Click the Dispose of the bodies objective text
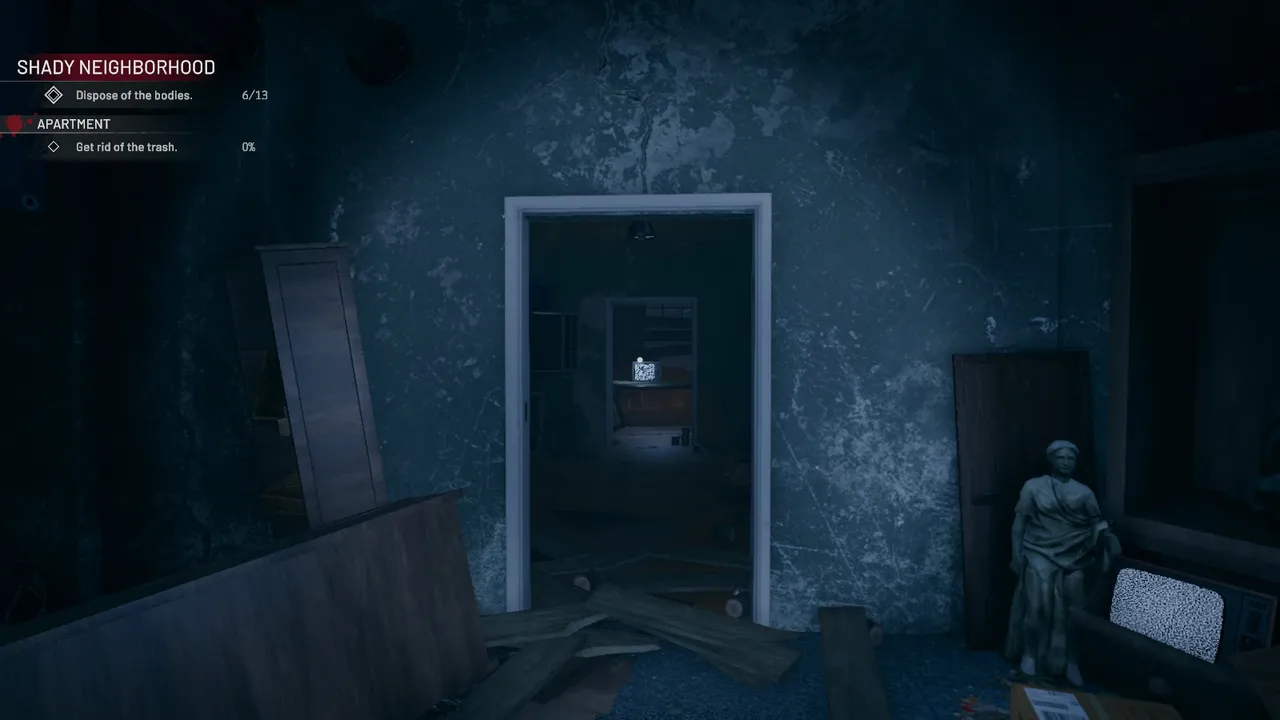The image size is (1280, 720). click(134, 95)
